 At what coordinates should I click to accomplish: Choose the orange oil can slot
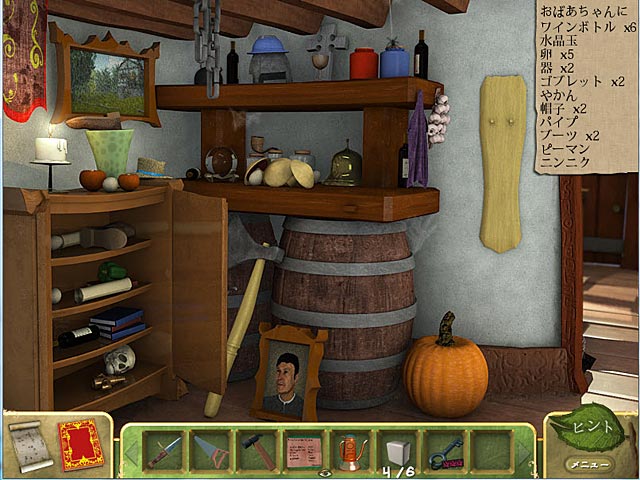click(x=351, y=450)
